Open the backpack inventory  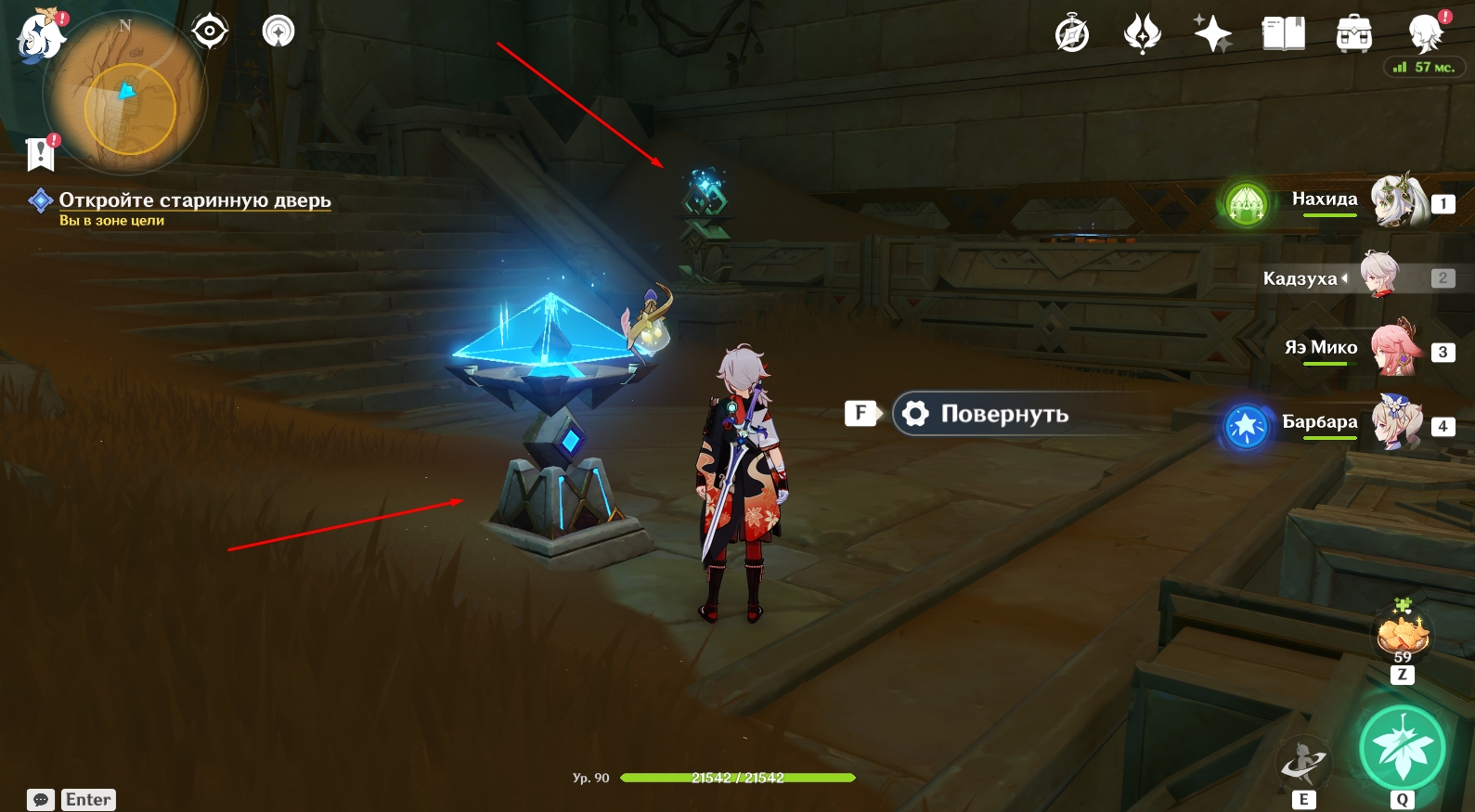(1354, 35)
